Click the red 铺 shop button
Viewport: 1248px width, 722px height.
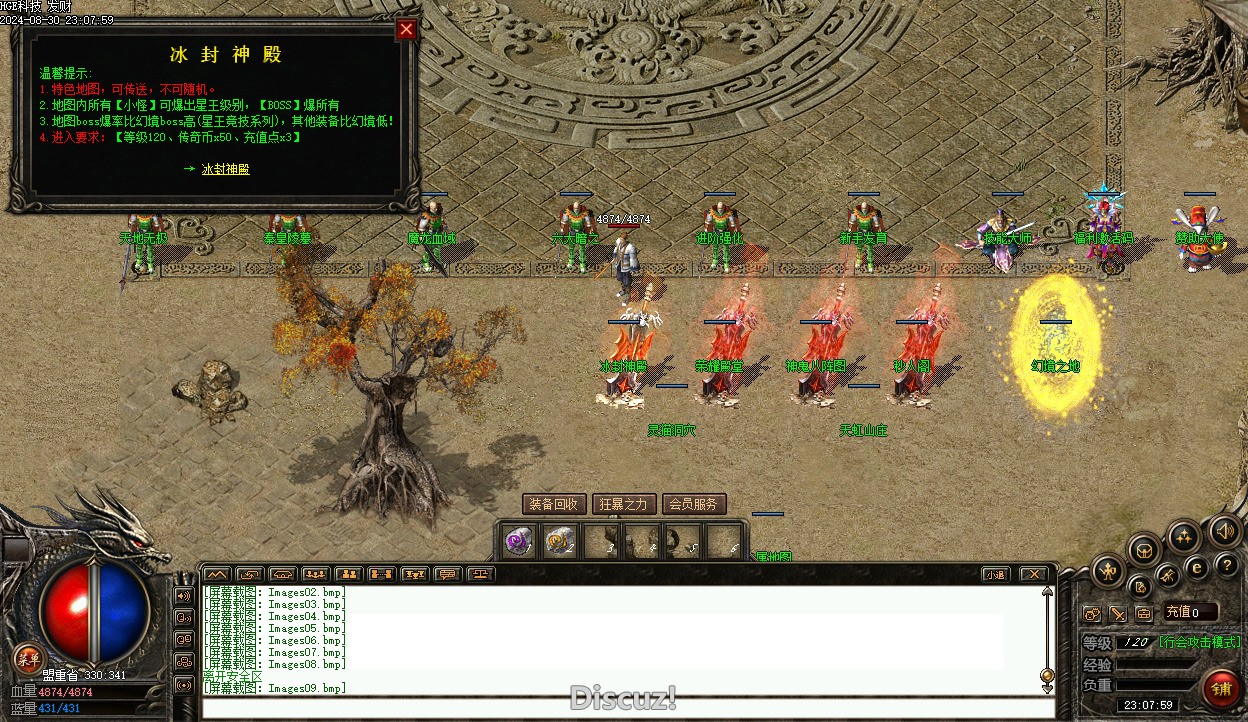(x=1220, y=688)
